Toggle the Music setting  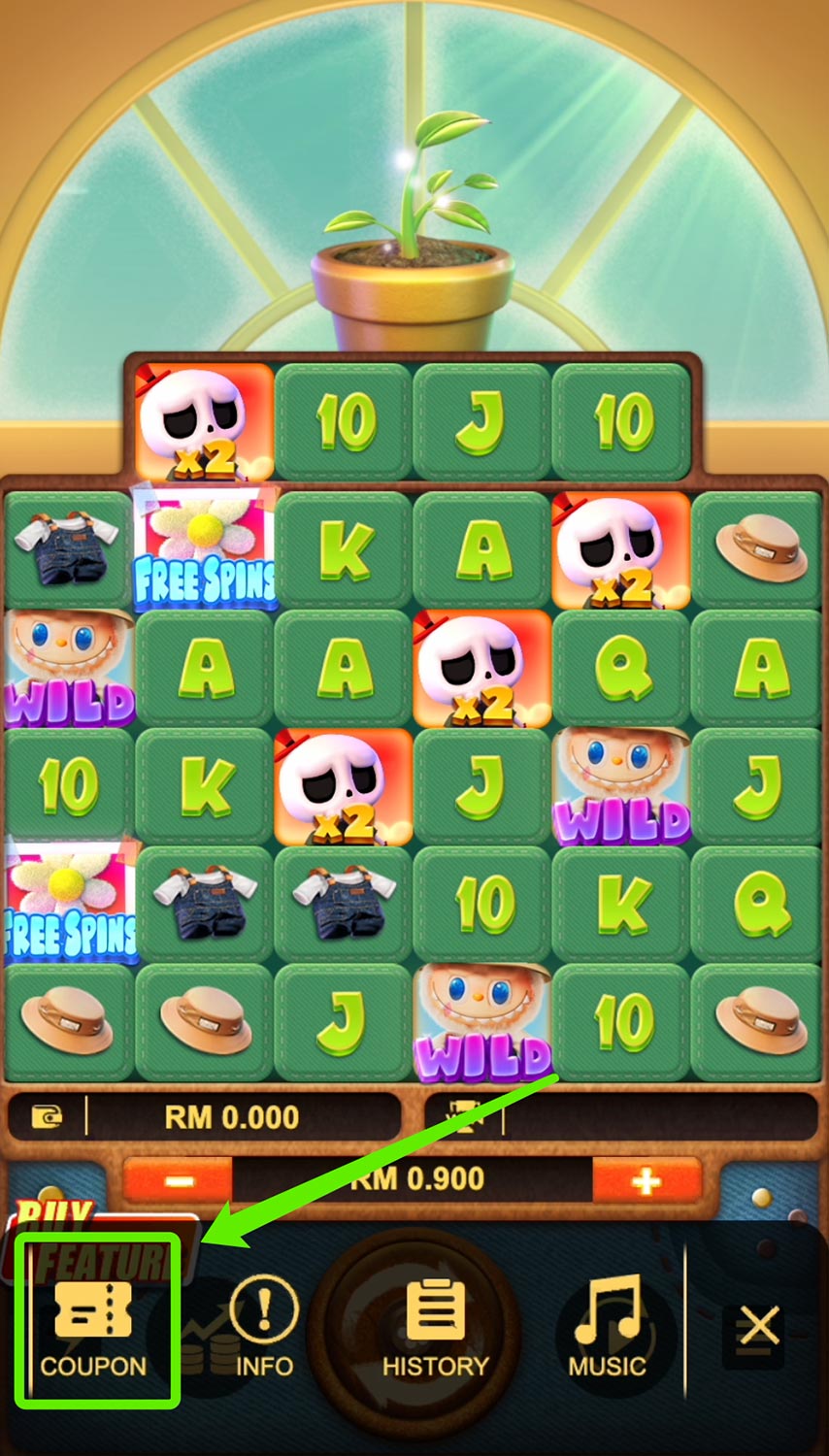(x=608, y=1325)
